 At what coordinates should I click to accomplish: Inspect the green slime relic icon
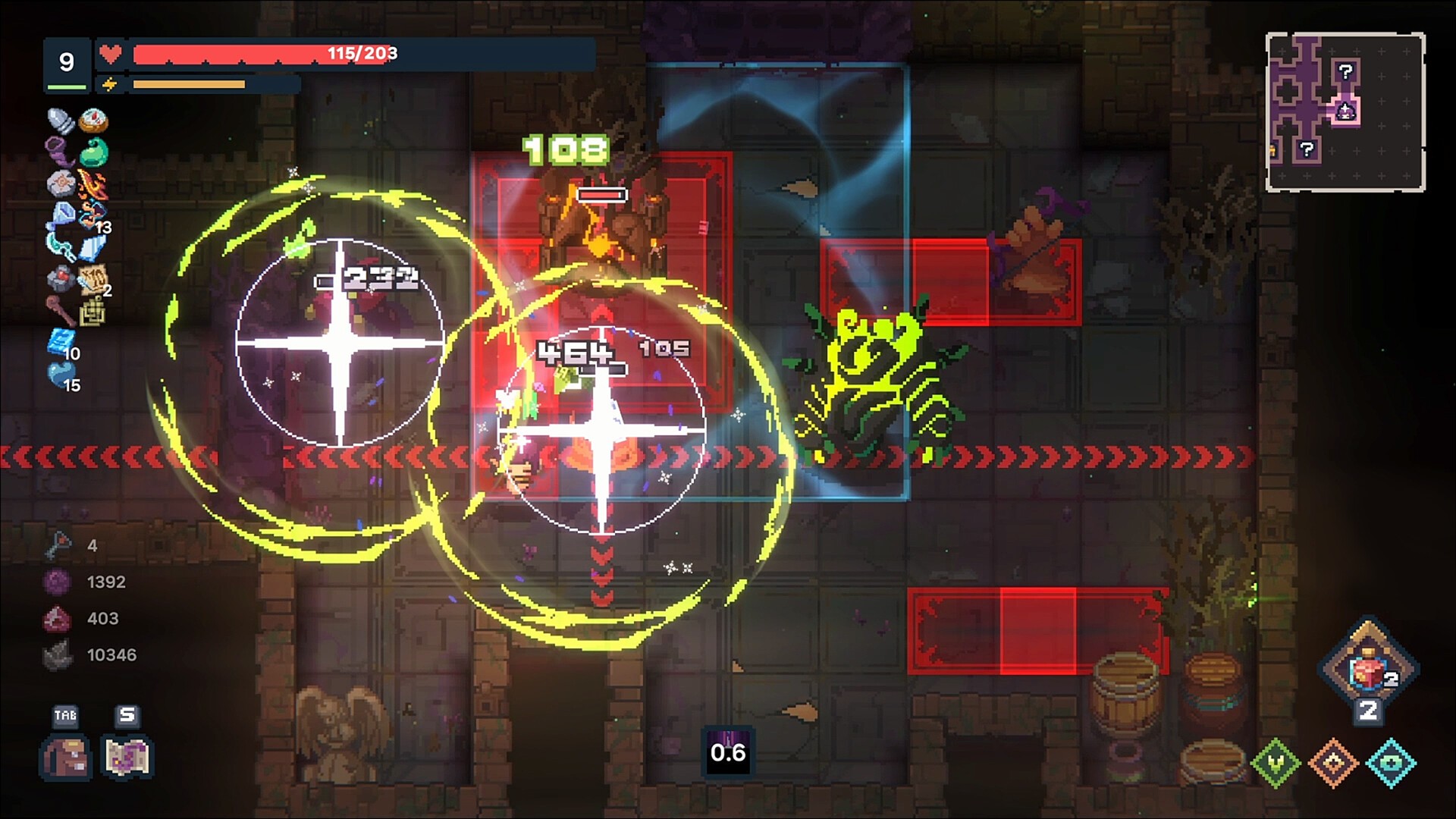[93, 152]
